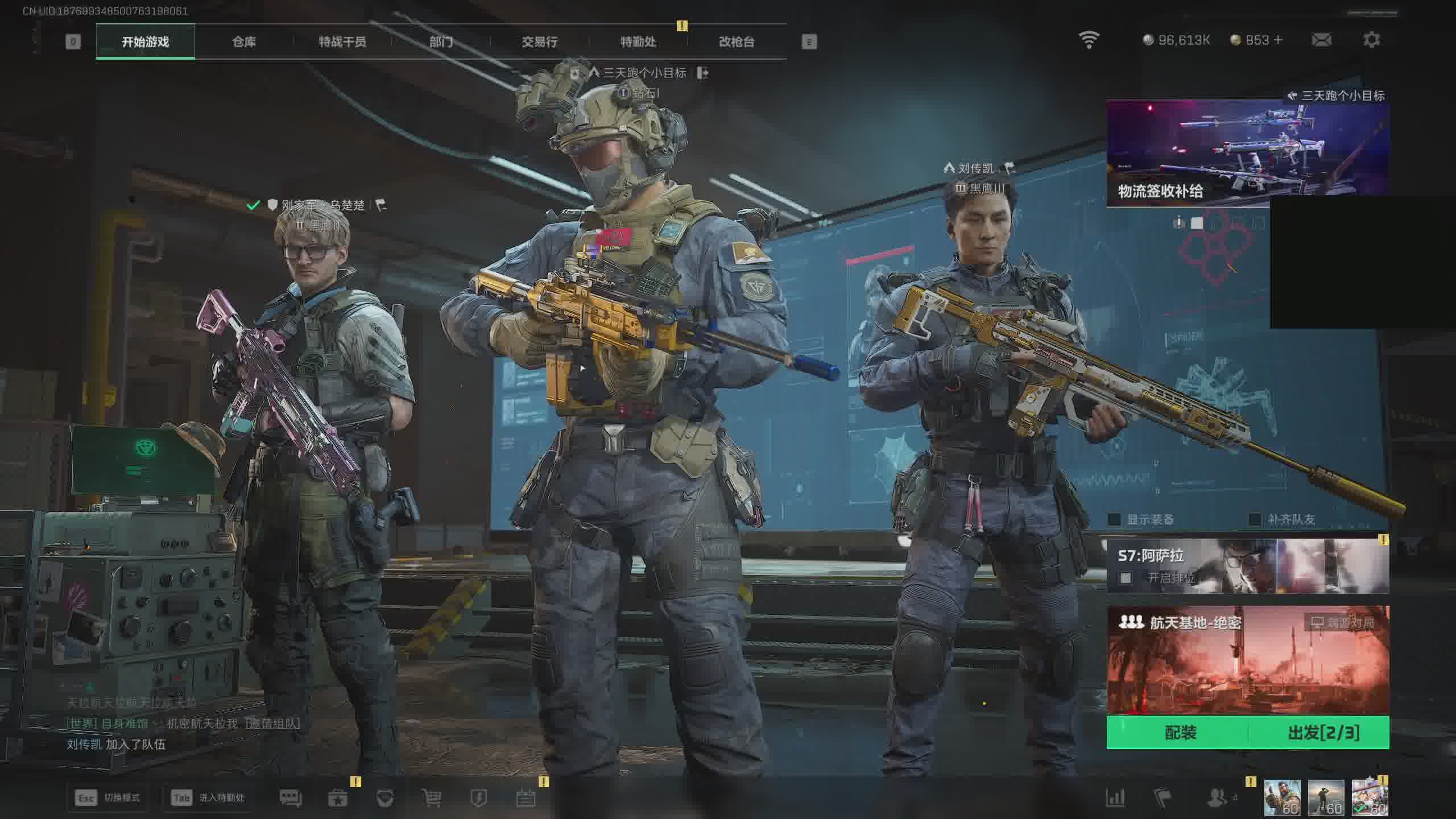Open the mail envelope inbox
Image resolution: width=1456 pixels, height=819 pixels.
pyautogui.click(x=1321, y=40)
